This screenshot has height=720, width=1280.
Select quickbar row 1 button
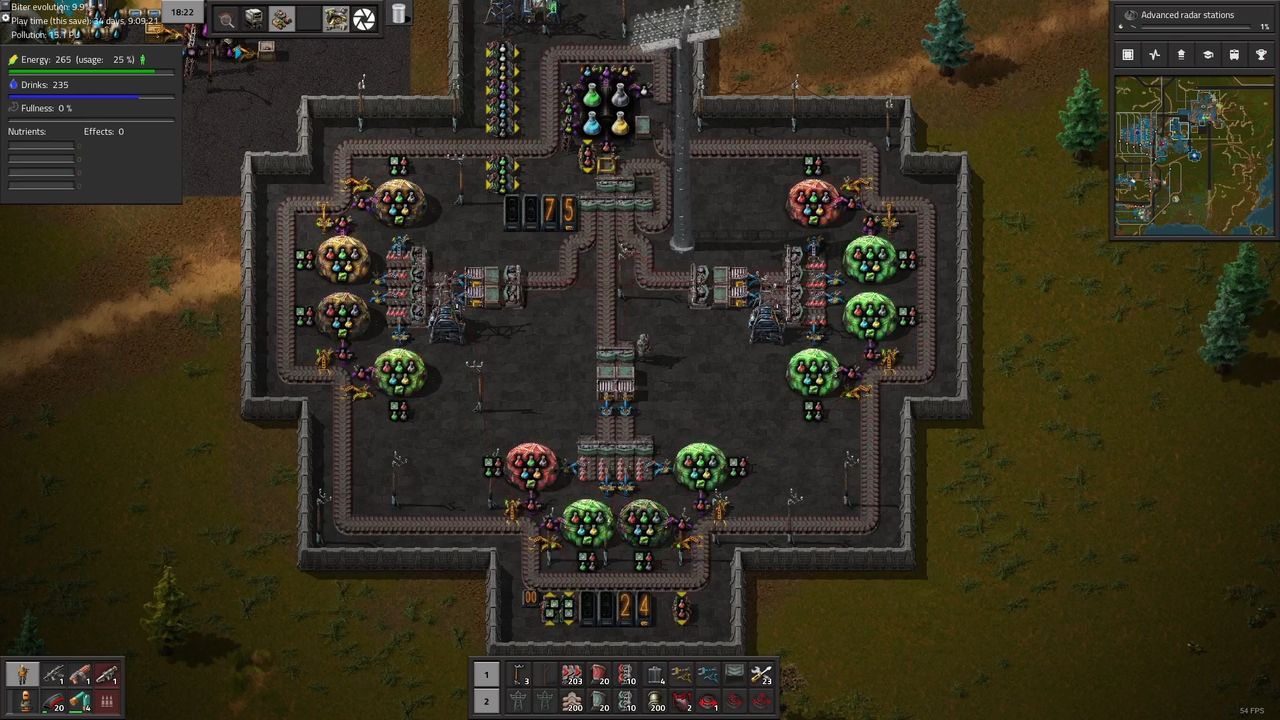pos(486,674)
